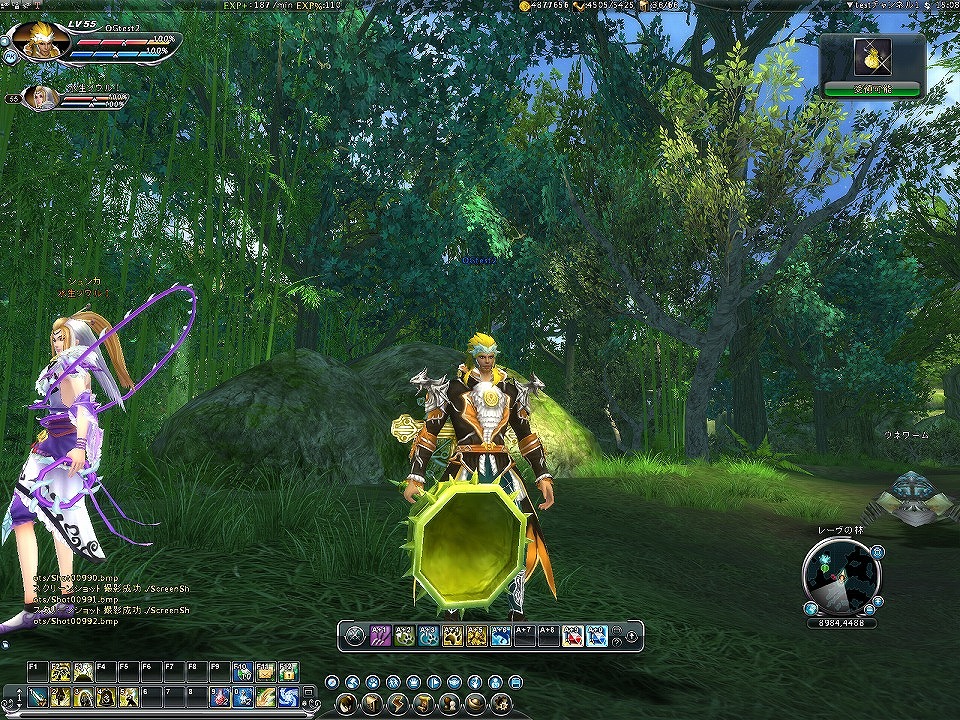The image size is (960, 720).
Task: Activate the hooded figure skill in slot 3
Action: coord(82,696)
